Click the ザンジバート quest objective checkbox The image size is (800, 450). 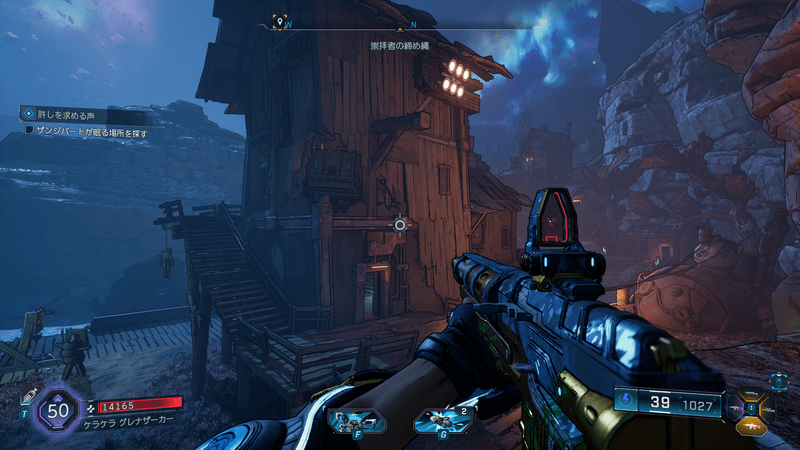click(x=29, y=129)
